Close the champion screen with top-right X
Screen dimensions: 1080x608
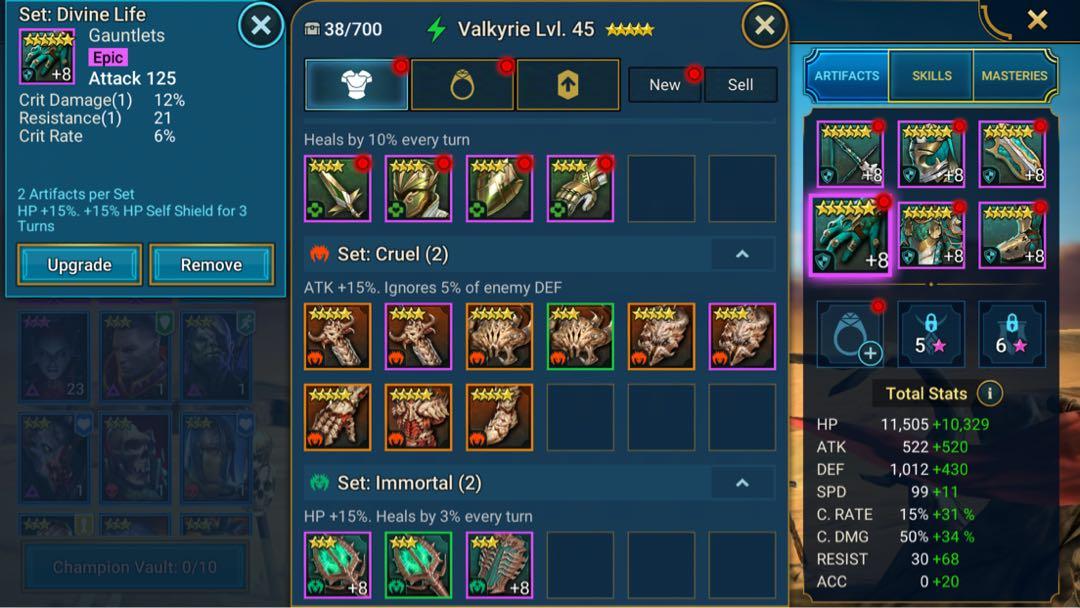click(1037, 19)
